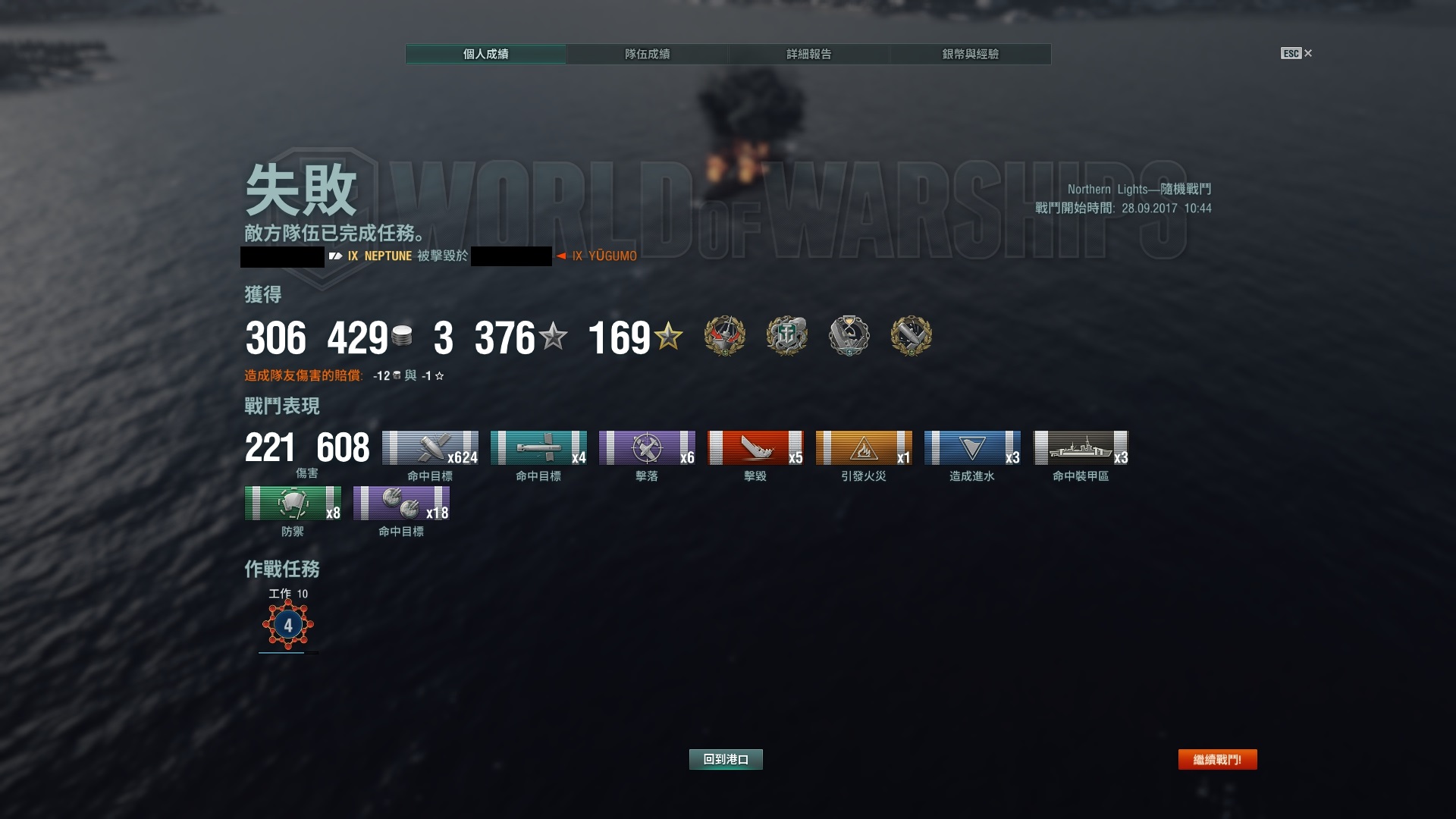Show the 詳細報告 tab

[x=808, y=54]
